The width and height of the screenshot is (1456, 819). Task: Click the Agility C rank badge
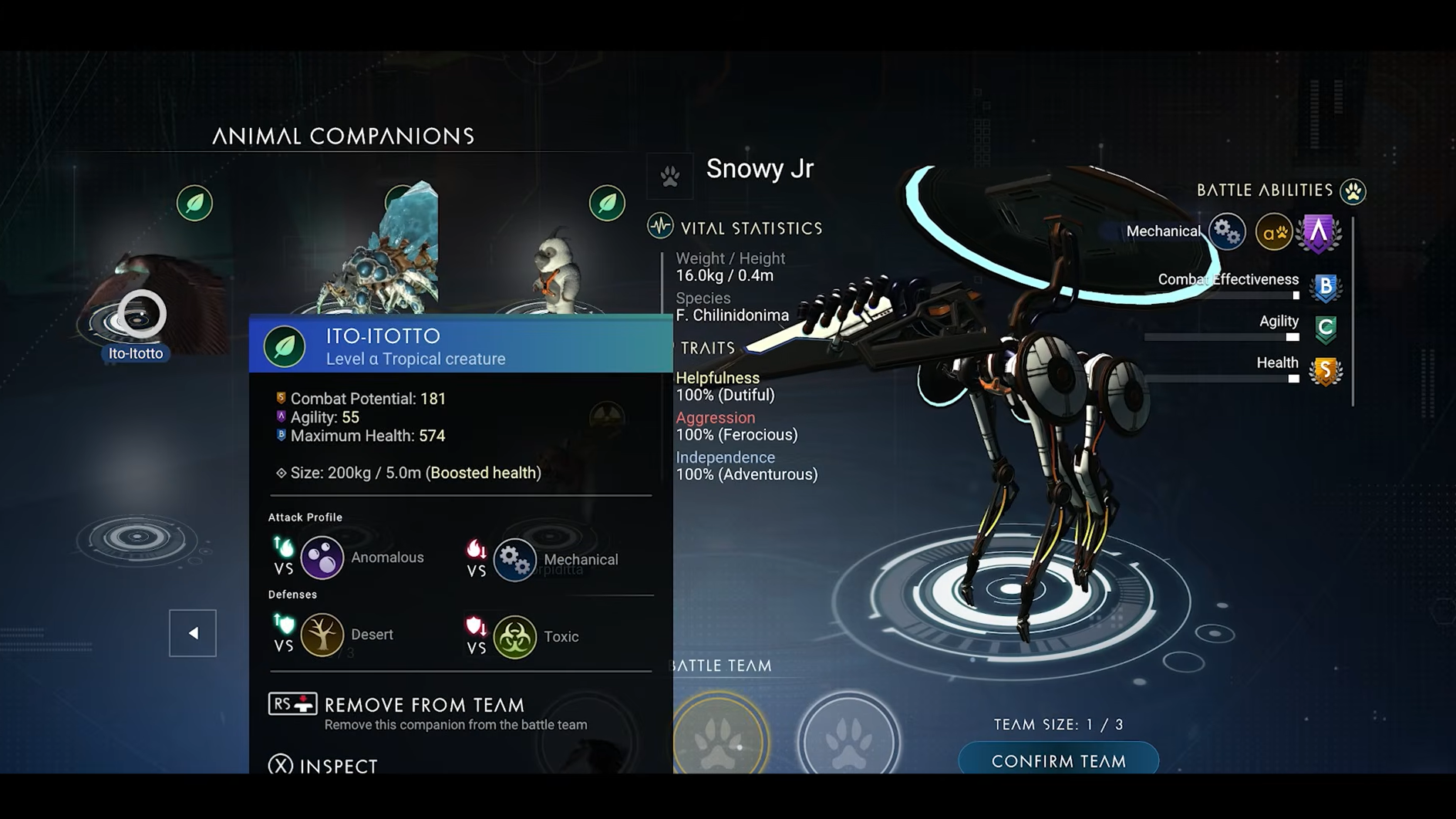click(1326, 329)
